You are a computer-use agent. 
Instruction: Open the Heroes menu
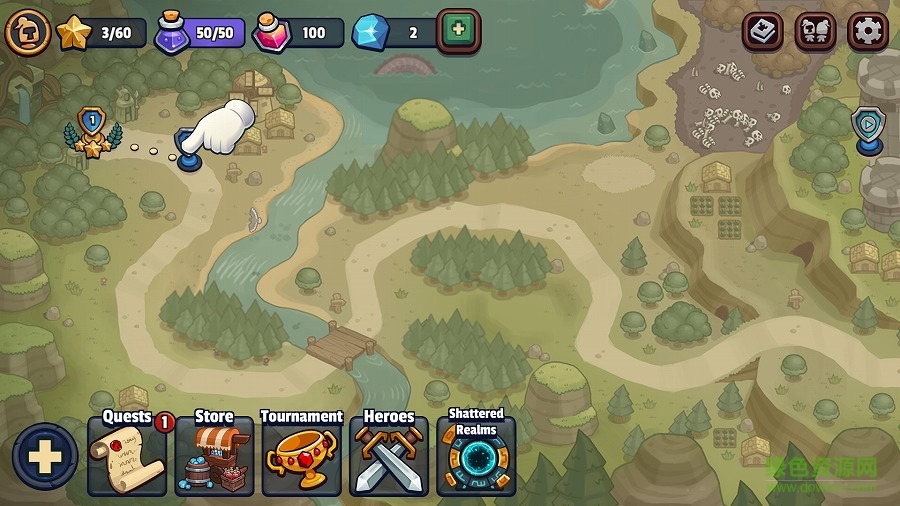(388, 456)
